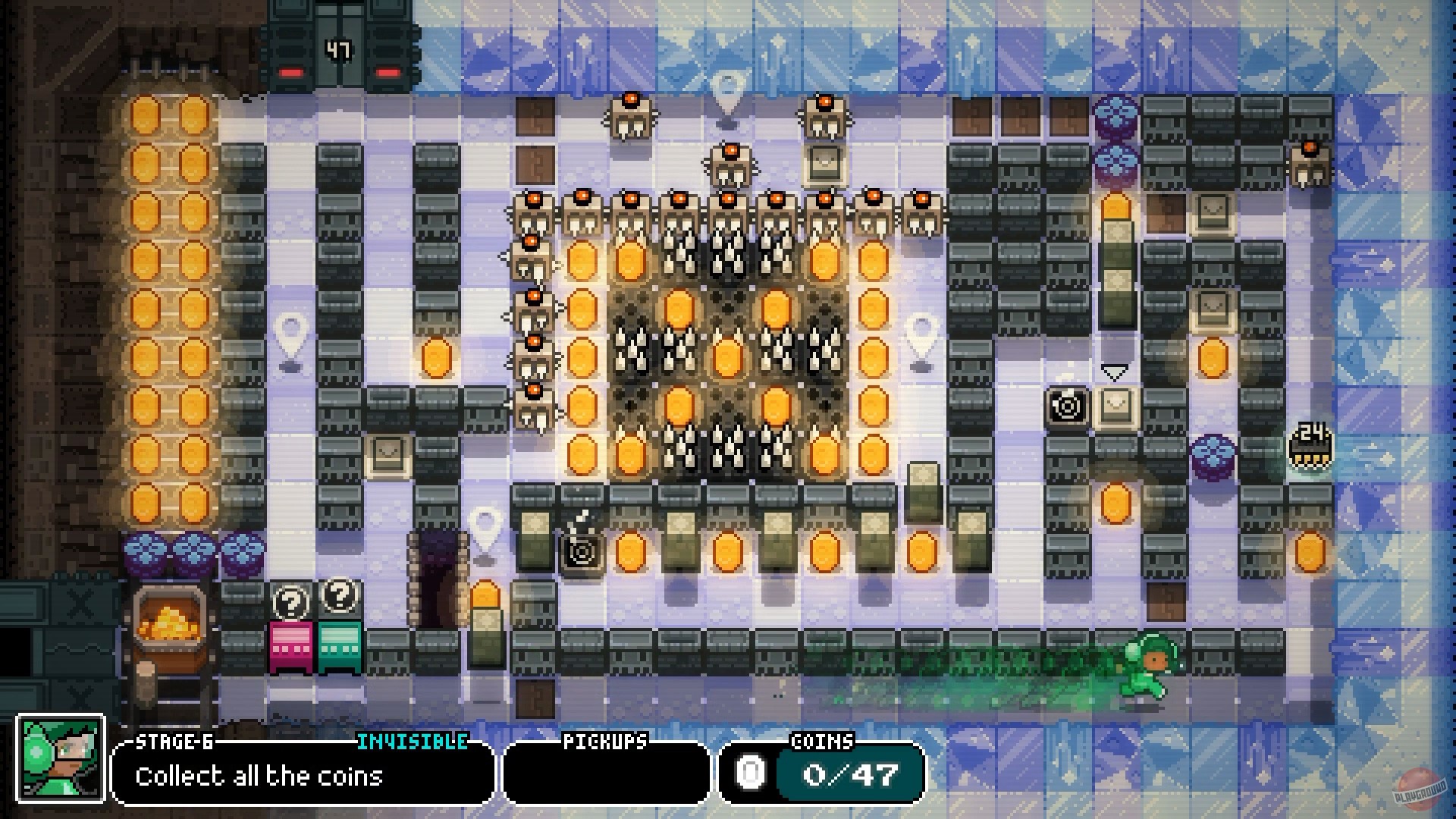Screen dimensions: 1456x819
Task: Click the 0/47 coin progress counter
Action: 849,773
